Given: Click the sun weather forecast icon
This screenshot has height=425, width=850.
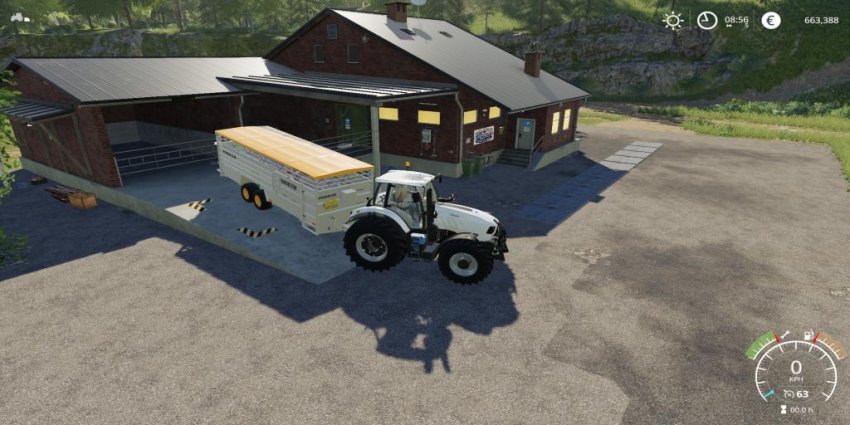Looking at the screenshot, I should (x=673, y=20).
